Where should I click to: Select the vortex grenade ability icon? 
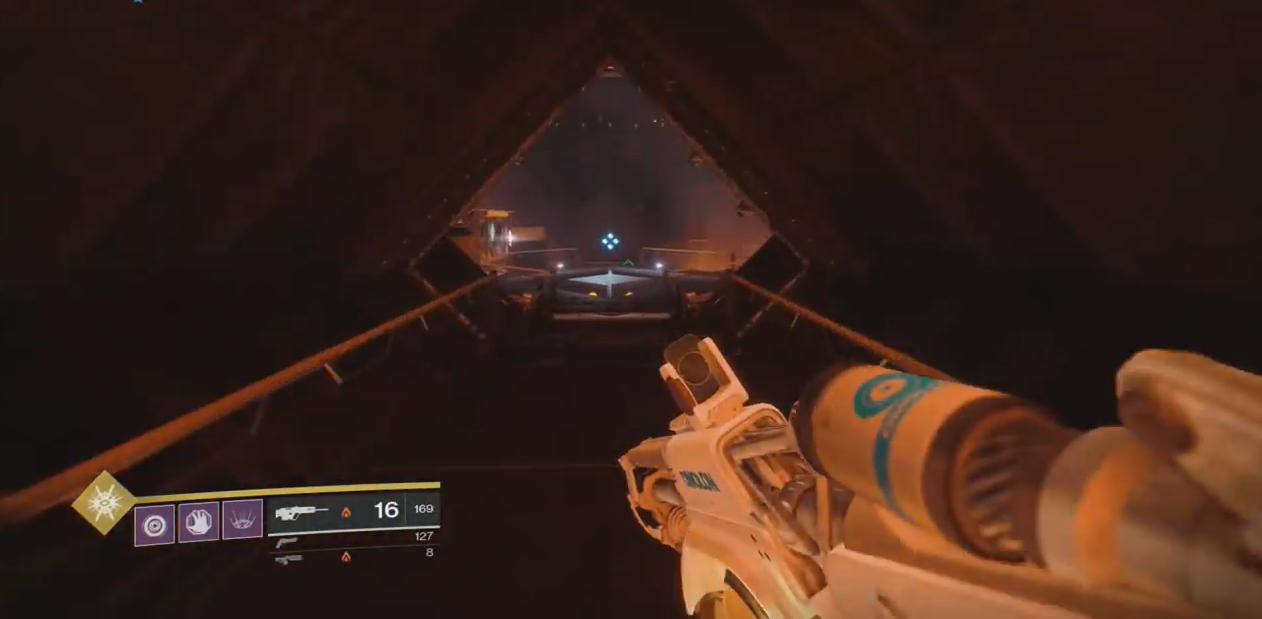point(154,523)
